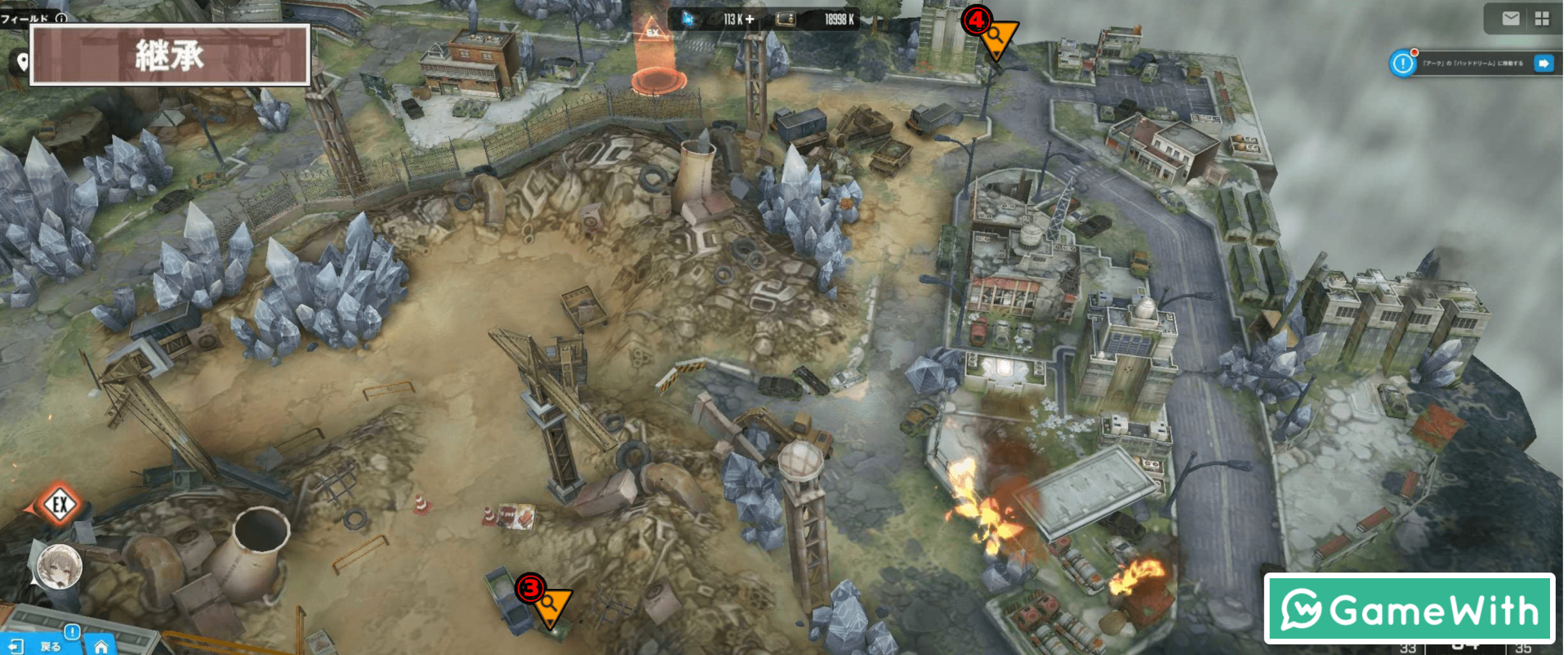Screen dimensions: 1568x655
Task: Follow the blue arrow on the objective tracker
Action: (x=1543, y=63)
